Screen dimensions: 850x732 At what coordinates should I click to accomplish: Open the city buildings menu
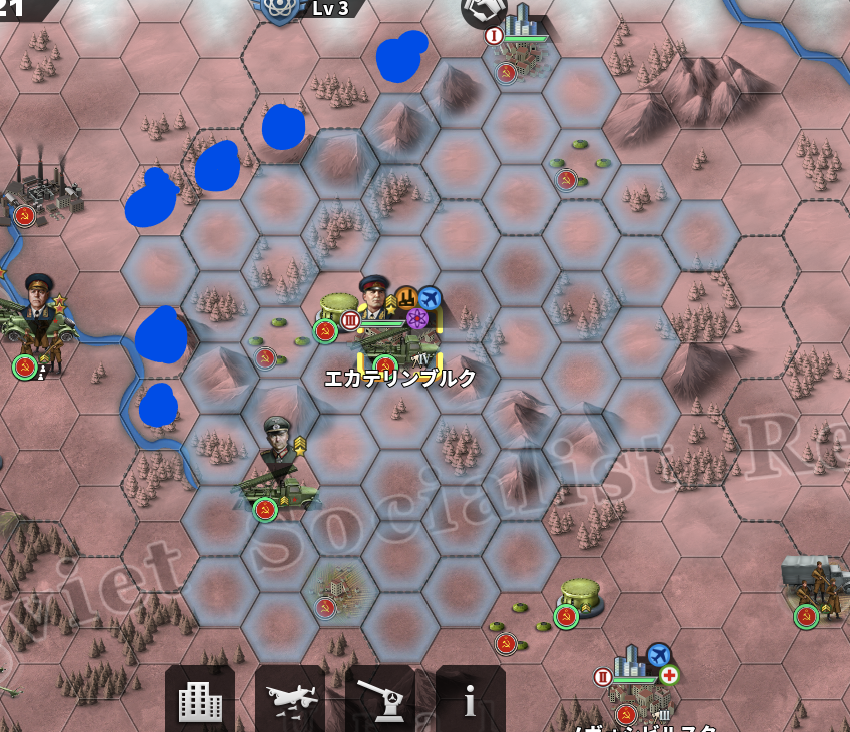tap(200, 701)
